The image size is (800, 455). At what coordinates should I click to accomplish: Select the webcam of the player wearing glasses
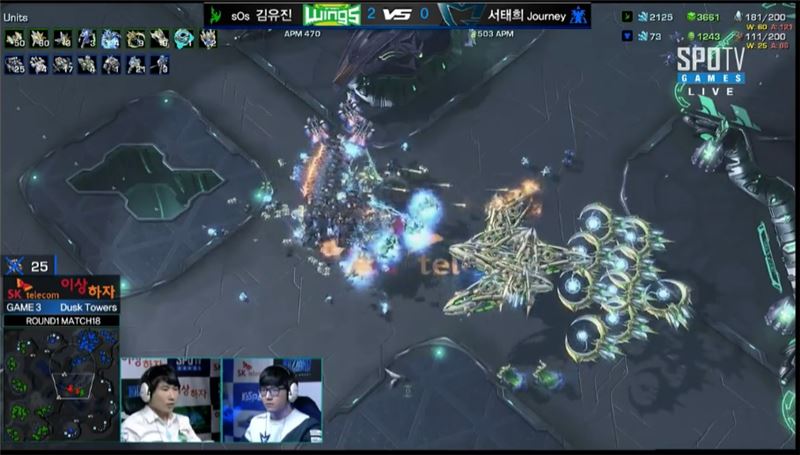click(x=271, y=400)
